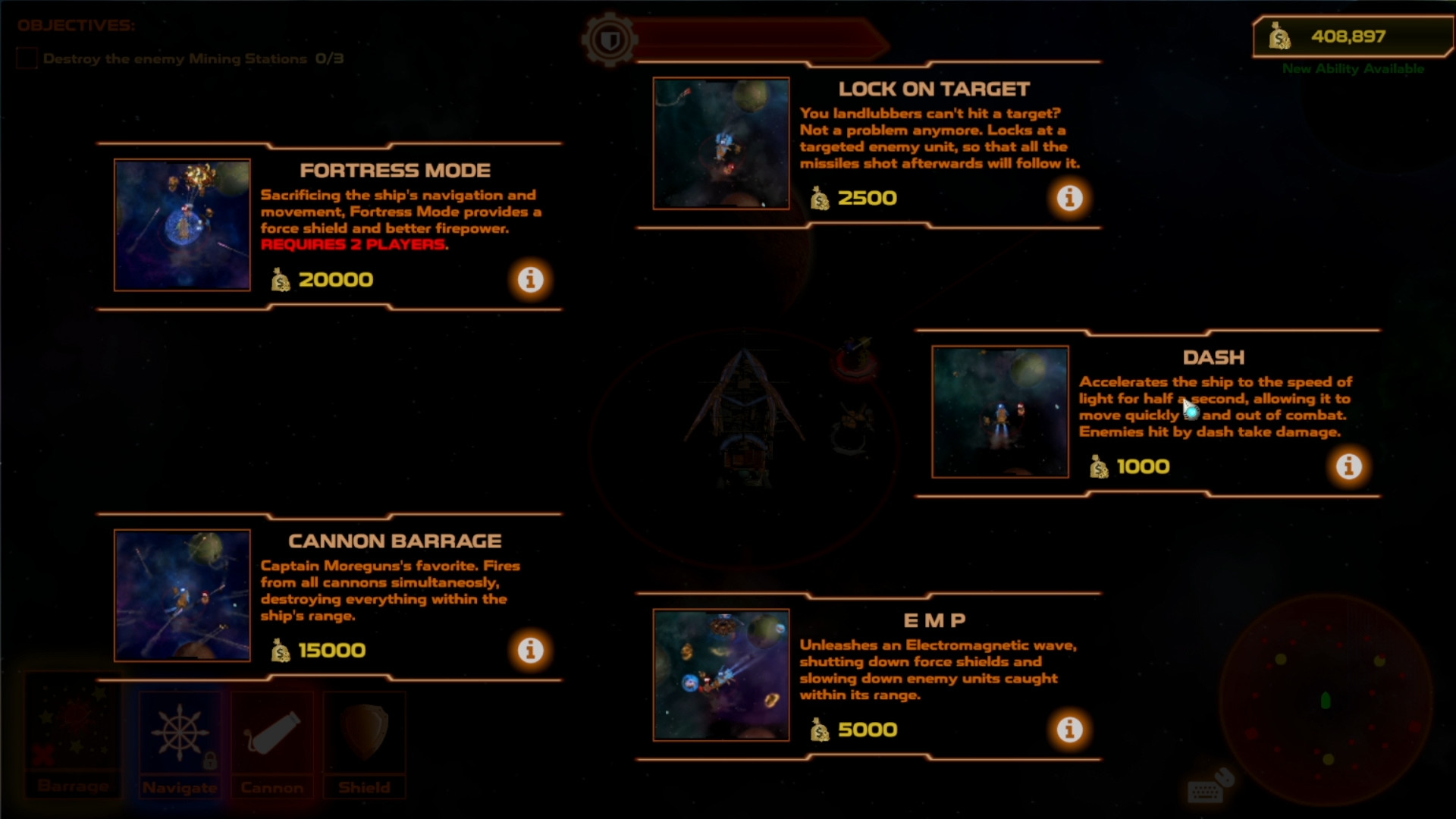Open info for the EMP ability
Screen dimensions: 1456x819
(x=1071, y=730)
